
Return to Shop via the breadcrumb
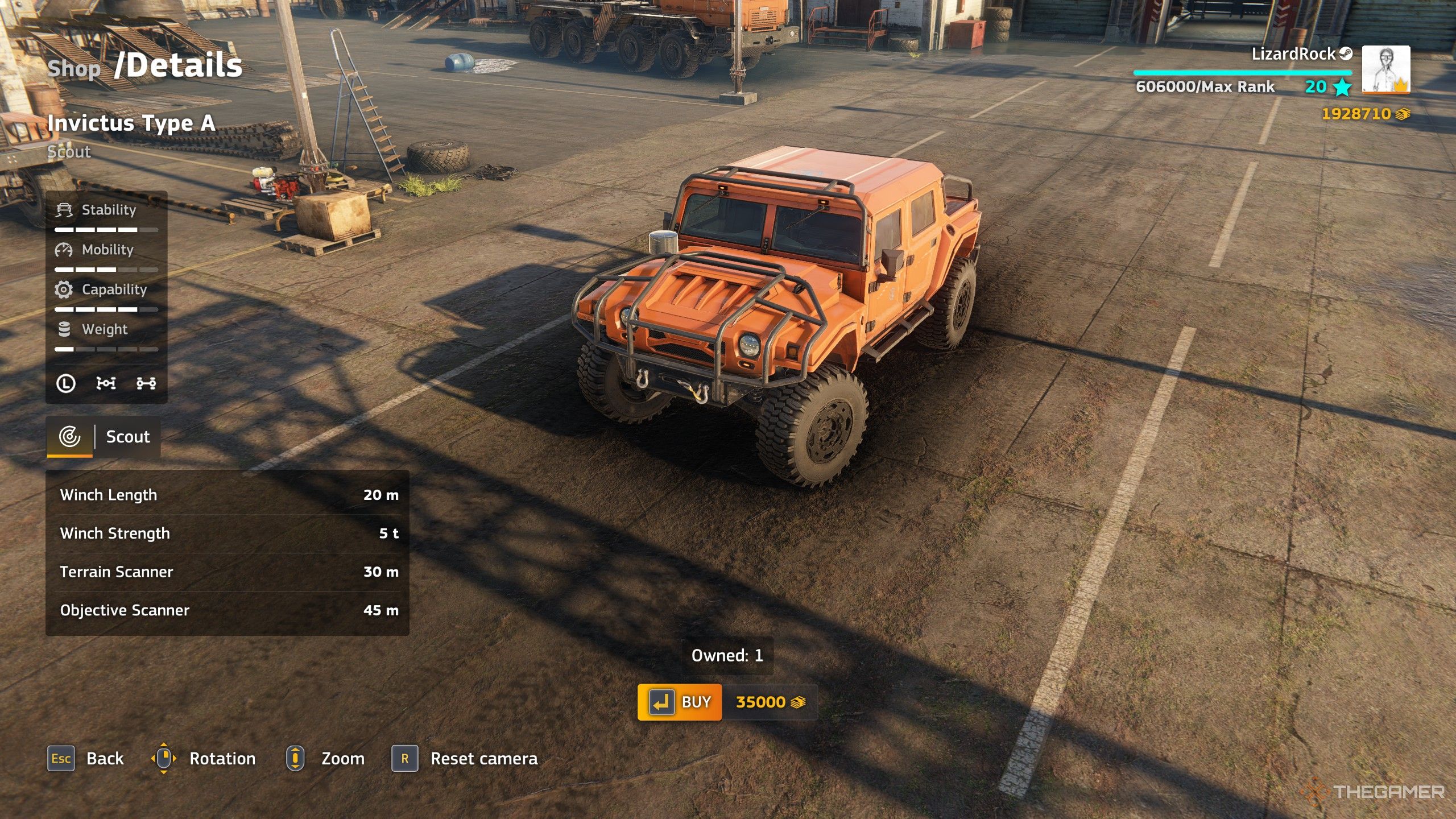[74, 69]
